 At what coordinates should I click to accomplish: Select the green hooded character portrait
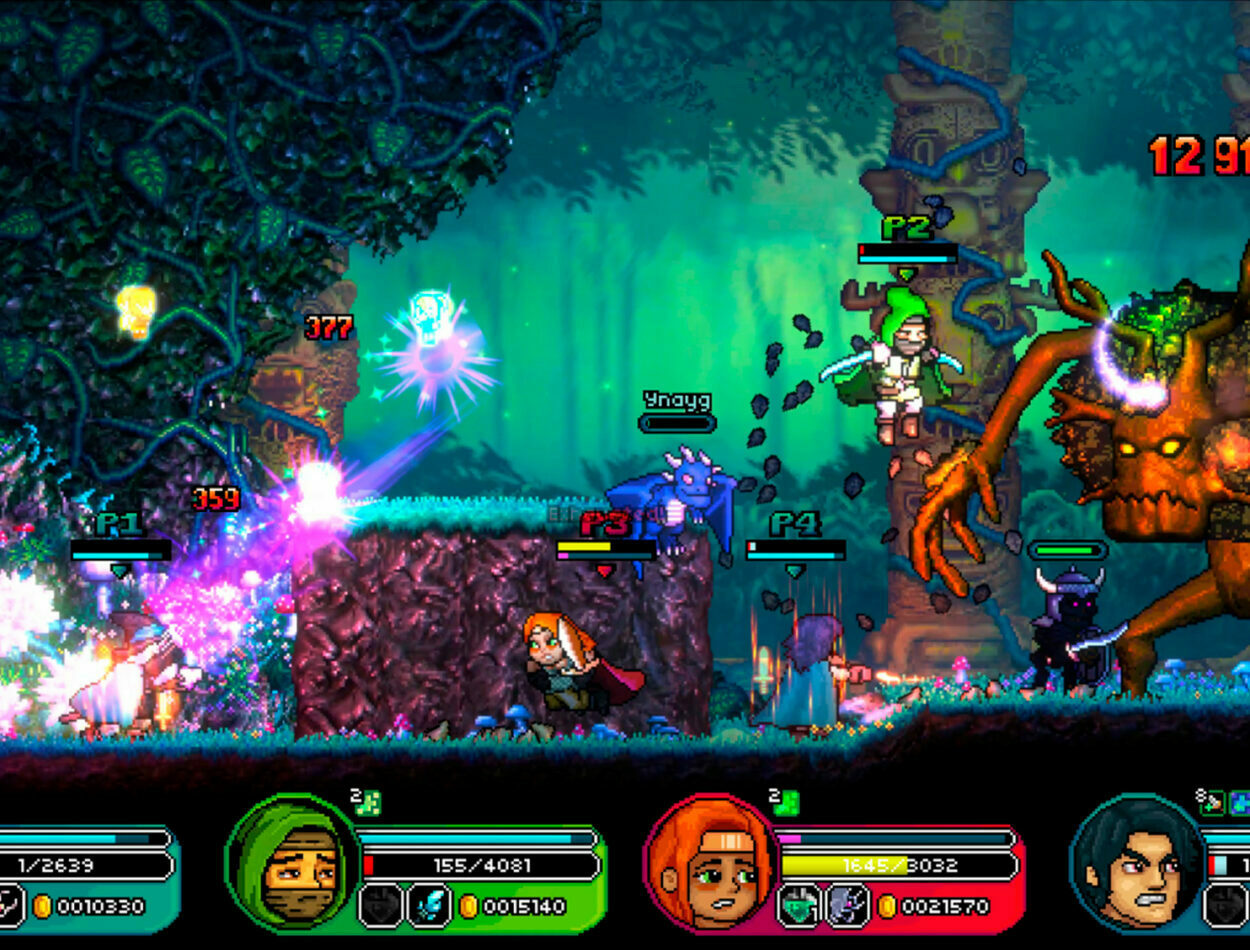point(295,861)
